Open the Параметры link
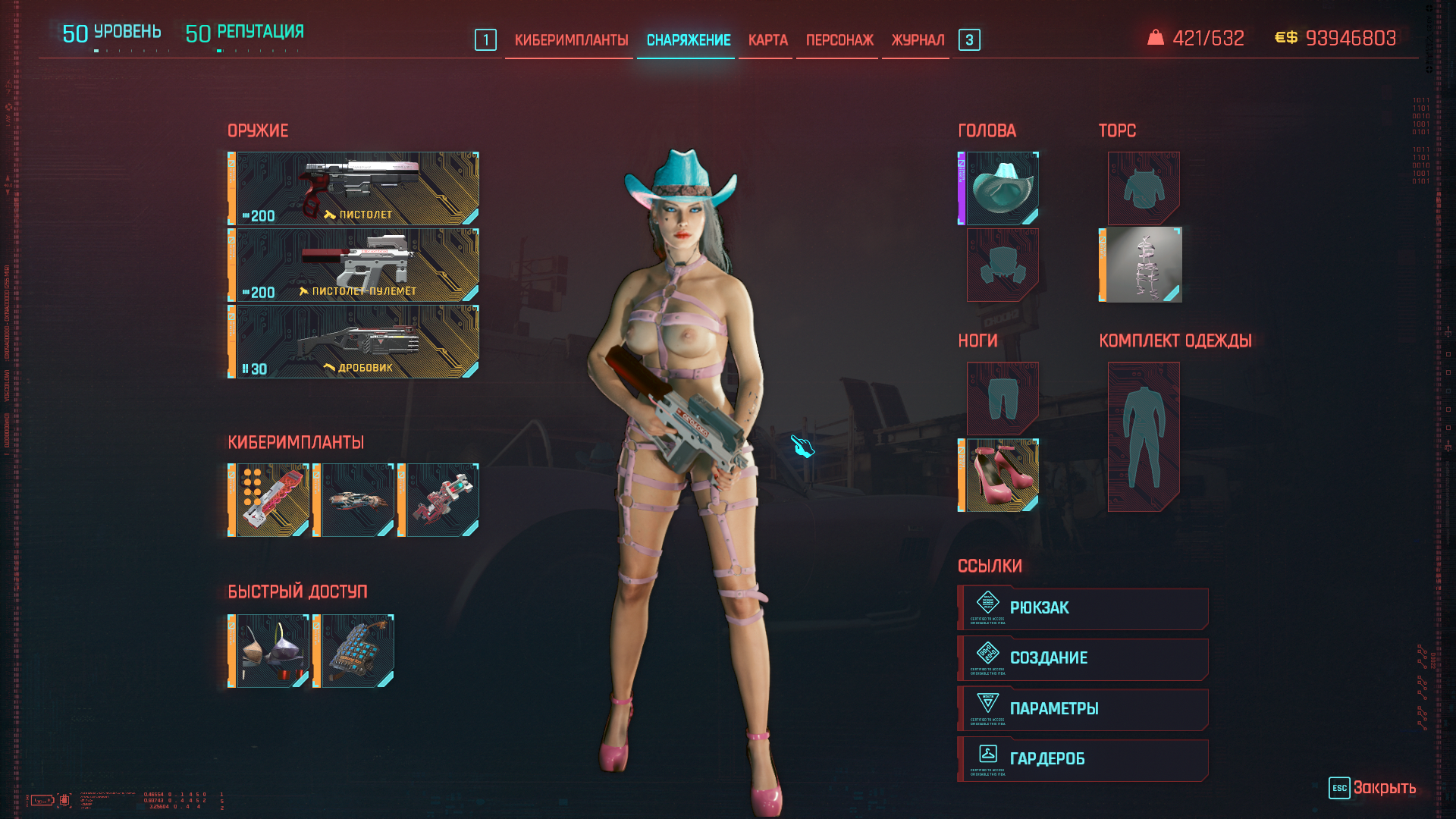Image resolution: width=1456 pixels, height=819 pixels. pos(1083,709)
